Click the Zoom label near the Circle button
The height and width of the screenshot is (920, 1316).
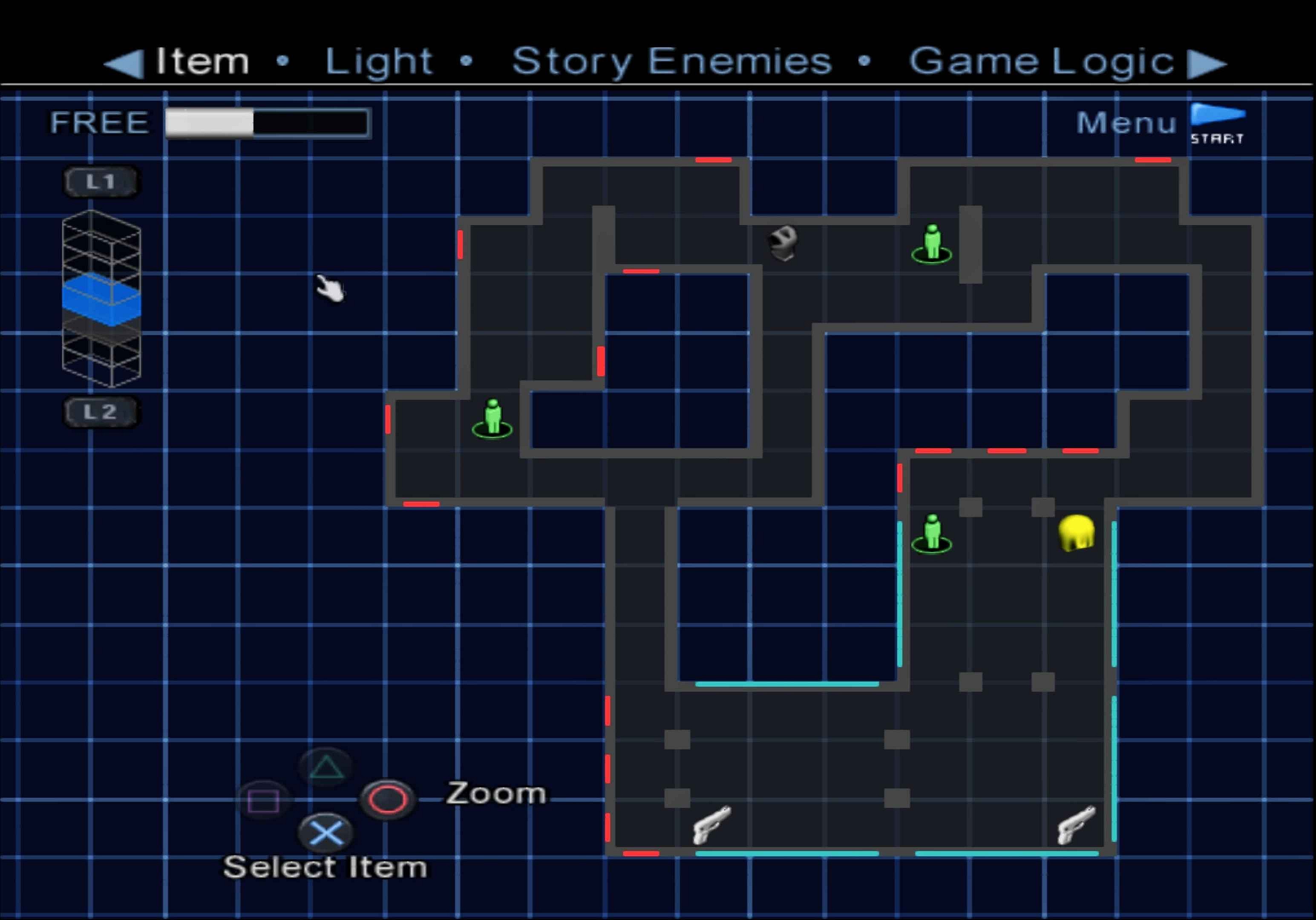coord(495,794)
